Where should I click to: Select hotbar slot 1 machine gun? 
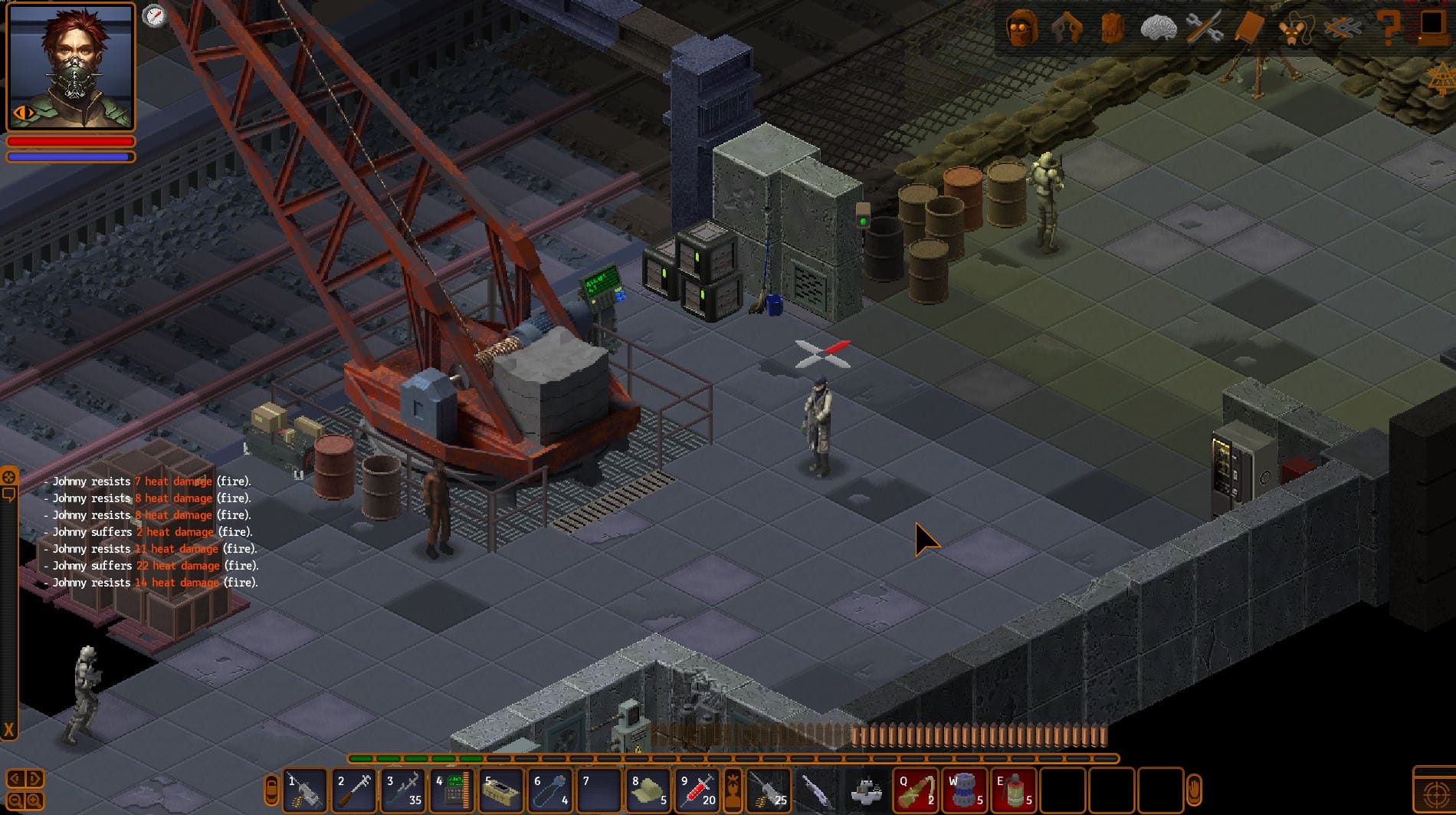point(305,790)
